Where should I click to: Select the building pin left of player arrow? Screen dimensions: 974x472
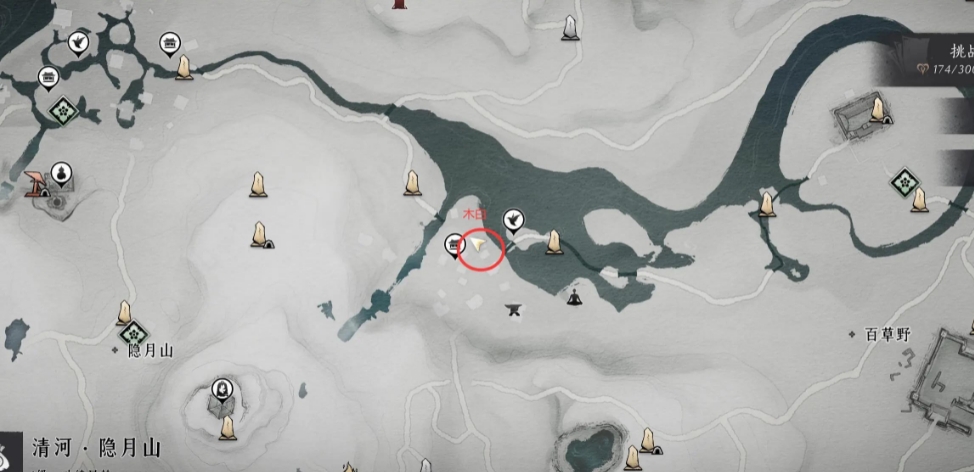[x=455, y=244]
